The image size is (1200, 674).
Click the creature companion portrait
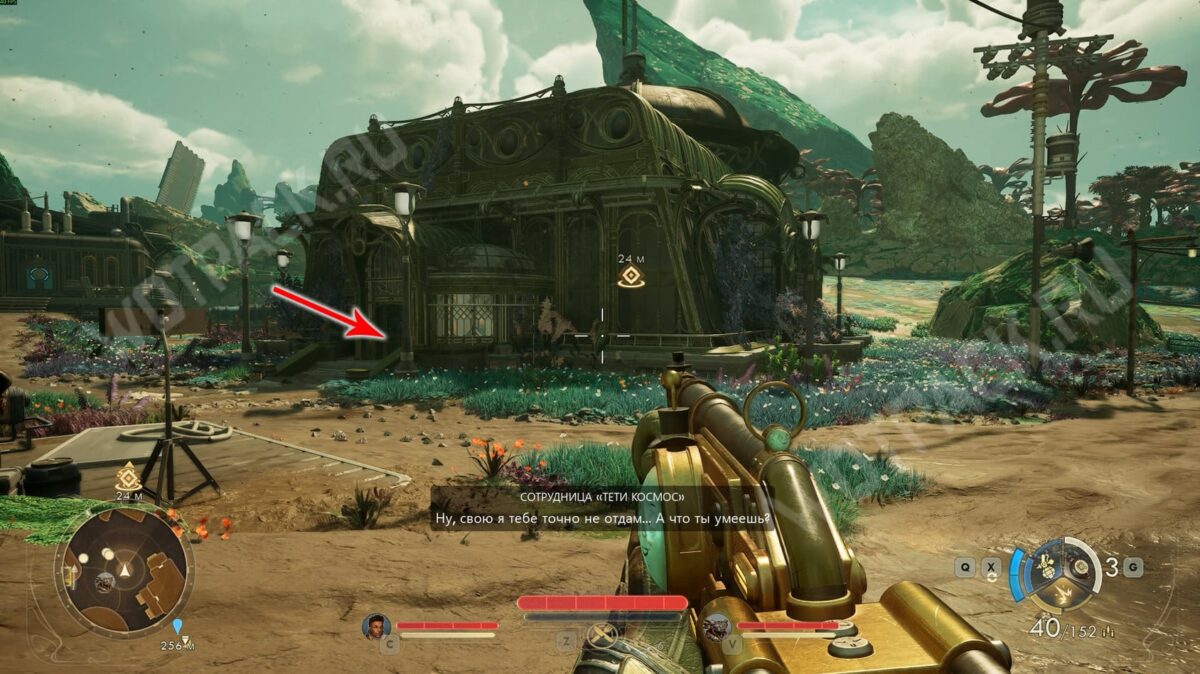716,627
